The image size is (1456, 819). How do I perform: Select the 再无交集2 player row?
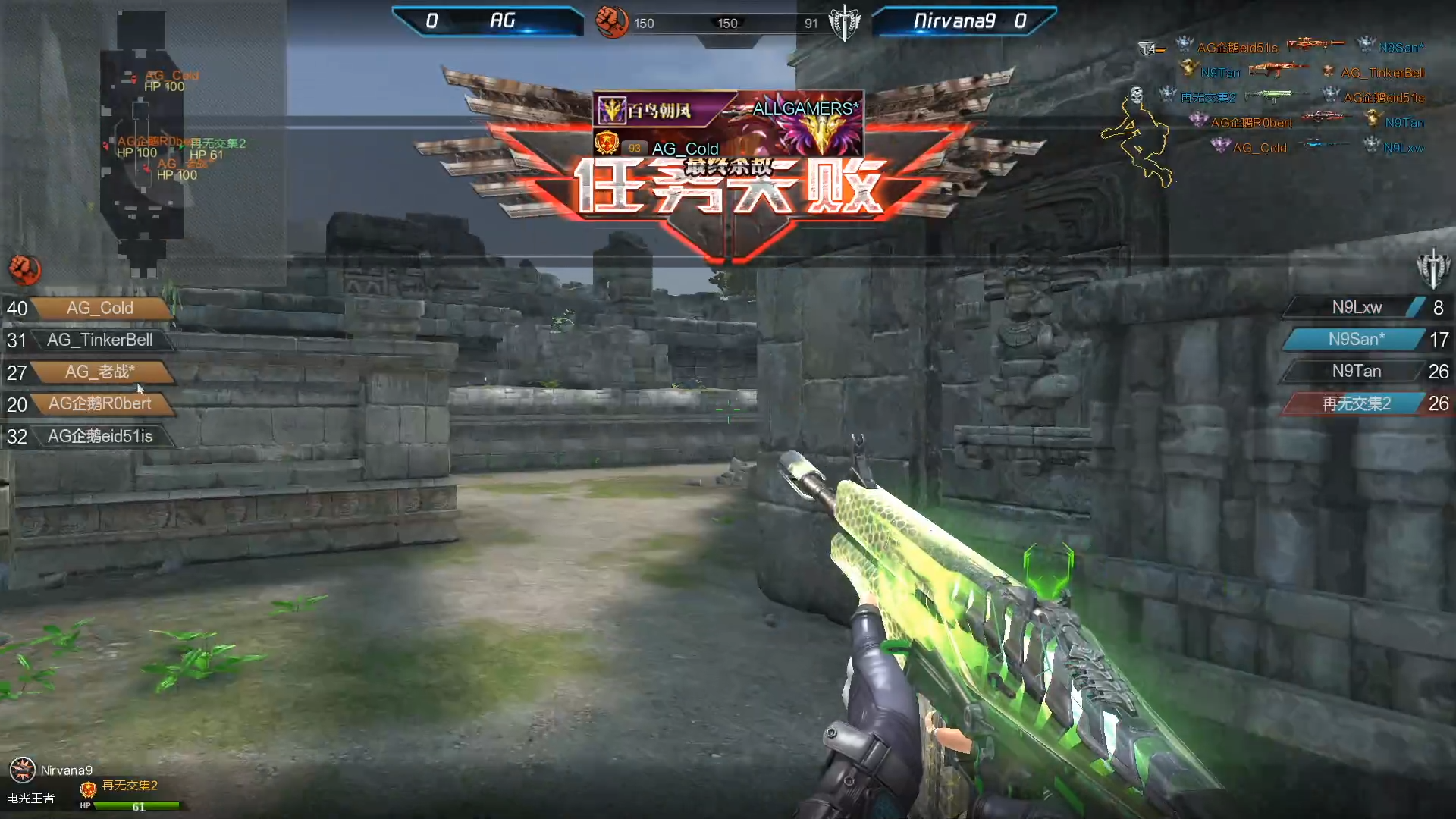click(x=1357, y=403)
